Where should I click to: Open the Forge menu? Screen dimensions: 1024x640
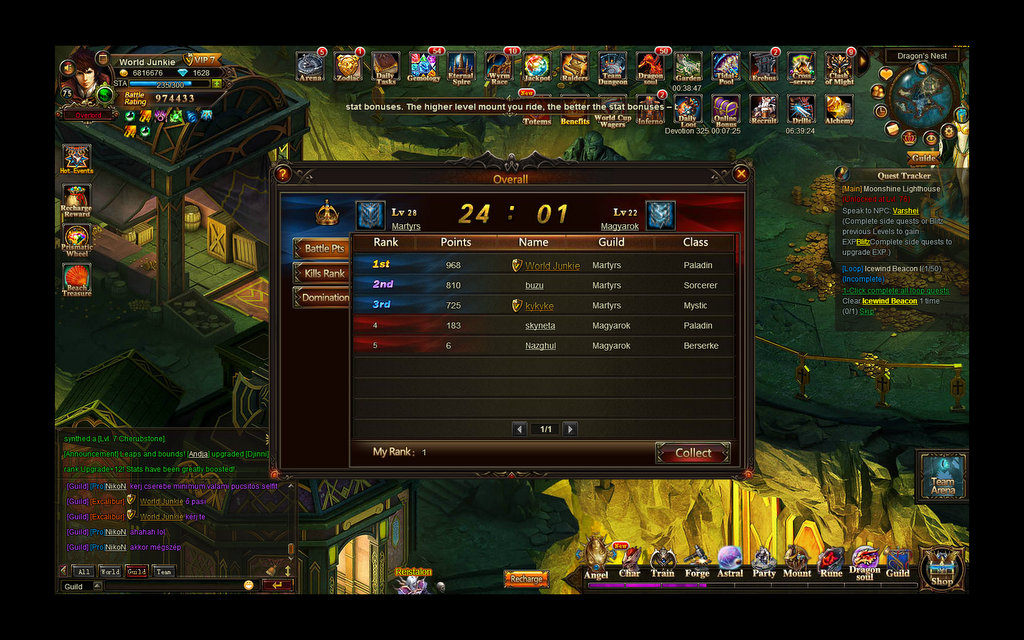[x=697, y=562]
